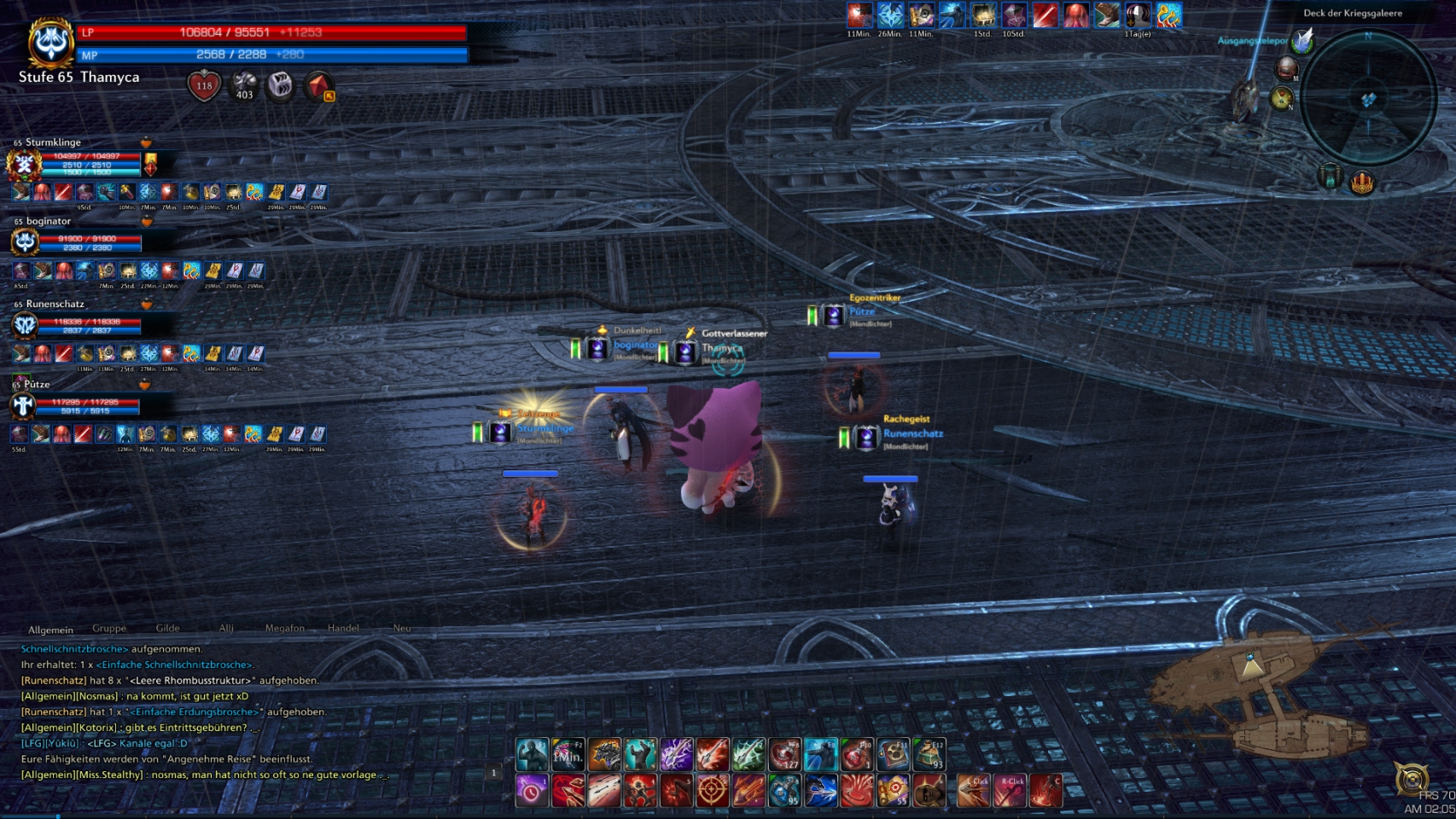Screen dimensions: 1456x819
Task: Click the dice icon near the player name
Action: point(281,84)
